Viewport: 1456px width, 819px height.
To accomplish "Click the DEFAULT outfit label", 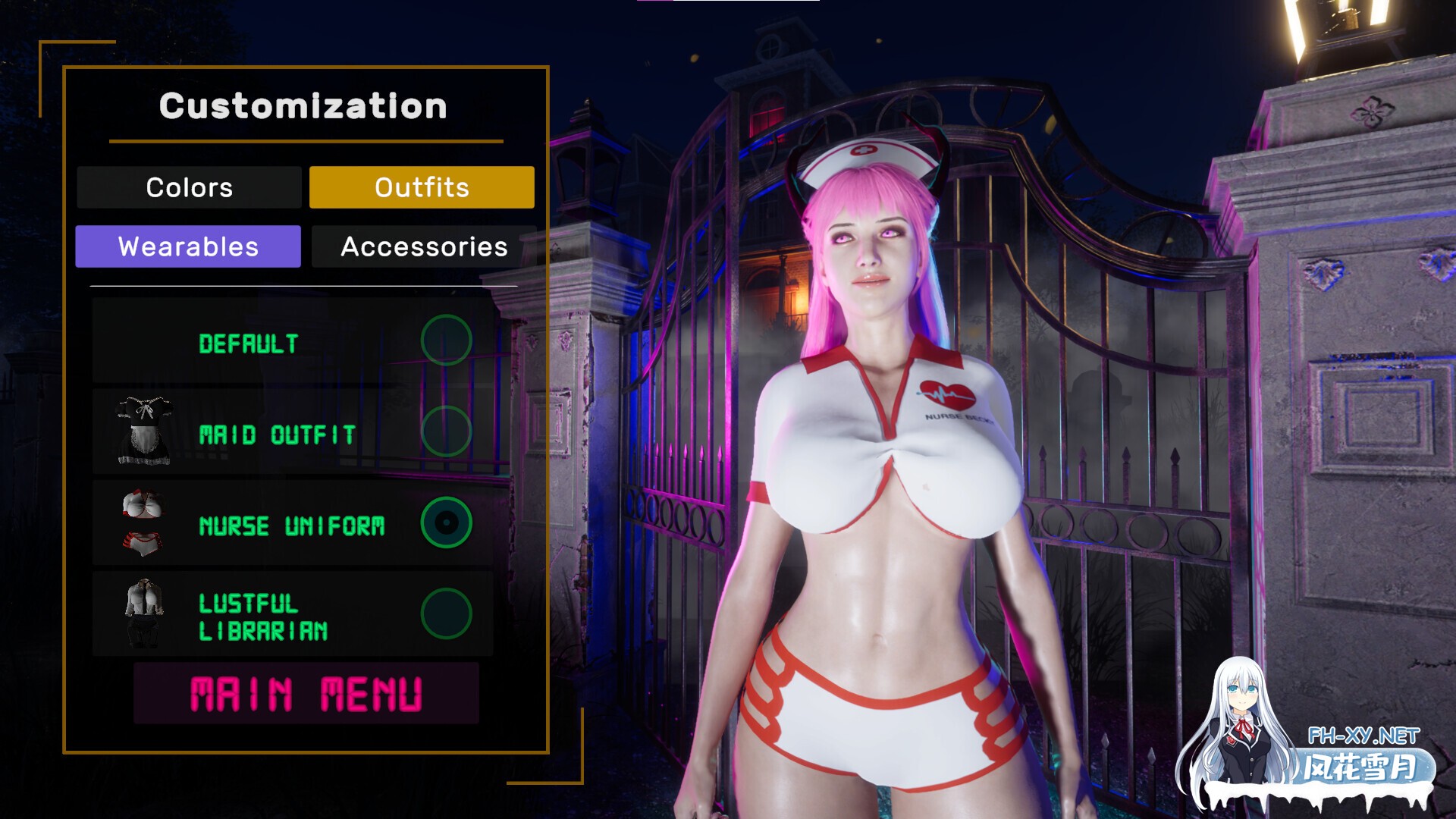I will (x=248, y=343).
